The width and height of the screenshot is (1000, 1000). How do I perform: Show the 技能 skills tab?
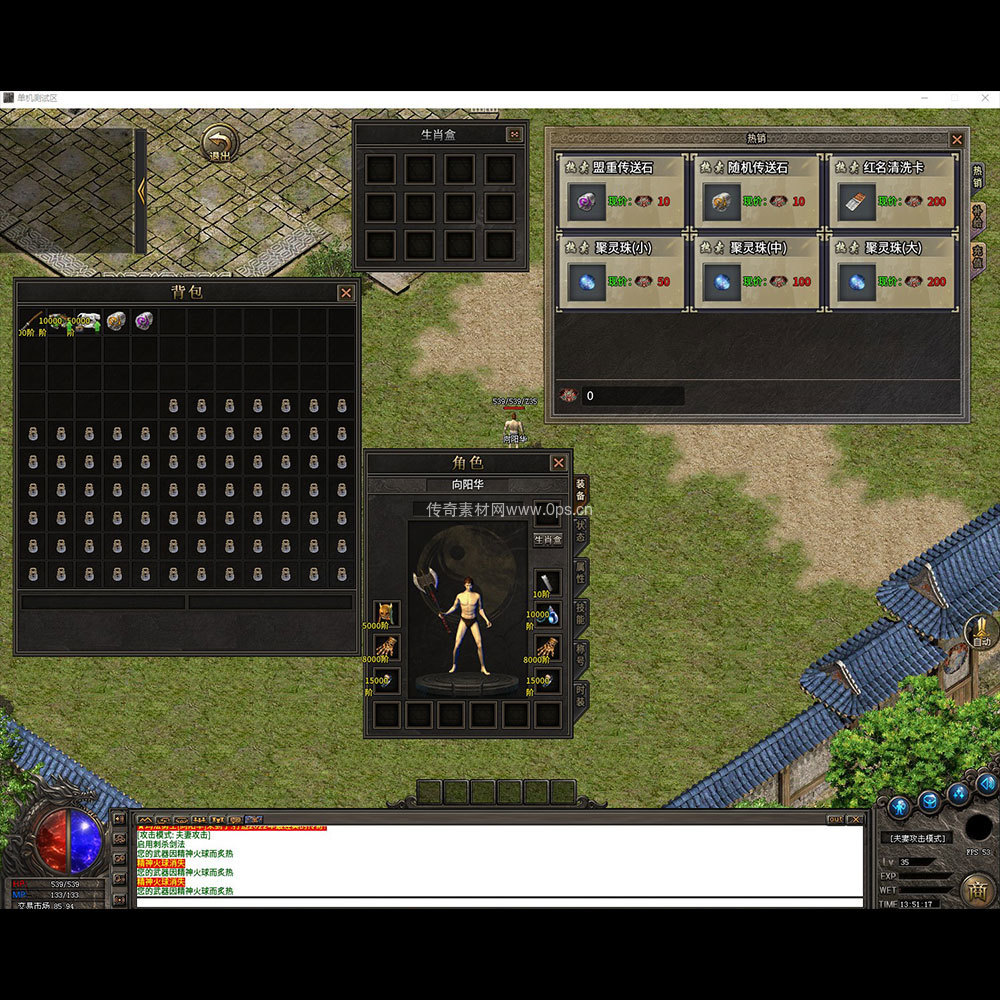coord(582,614)
